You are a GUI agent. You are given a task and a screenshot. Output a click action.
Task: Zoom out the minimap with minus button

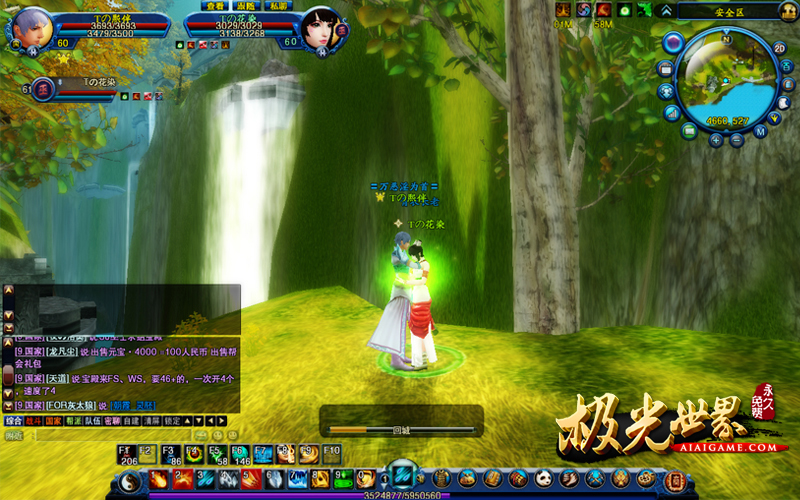point(737,141)
